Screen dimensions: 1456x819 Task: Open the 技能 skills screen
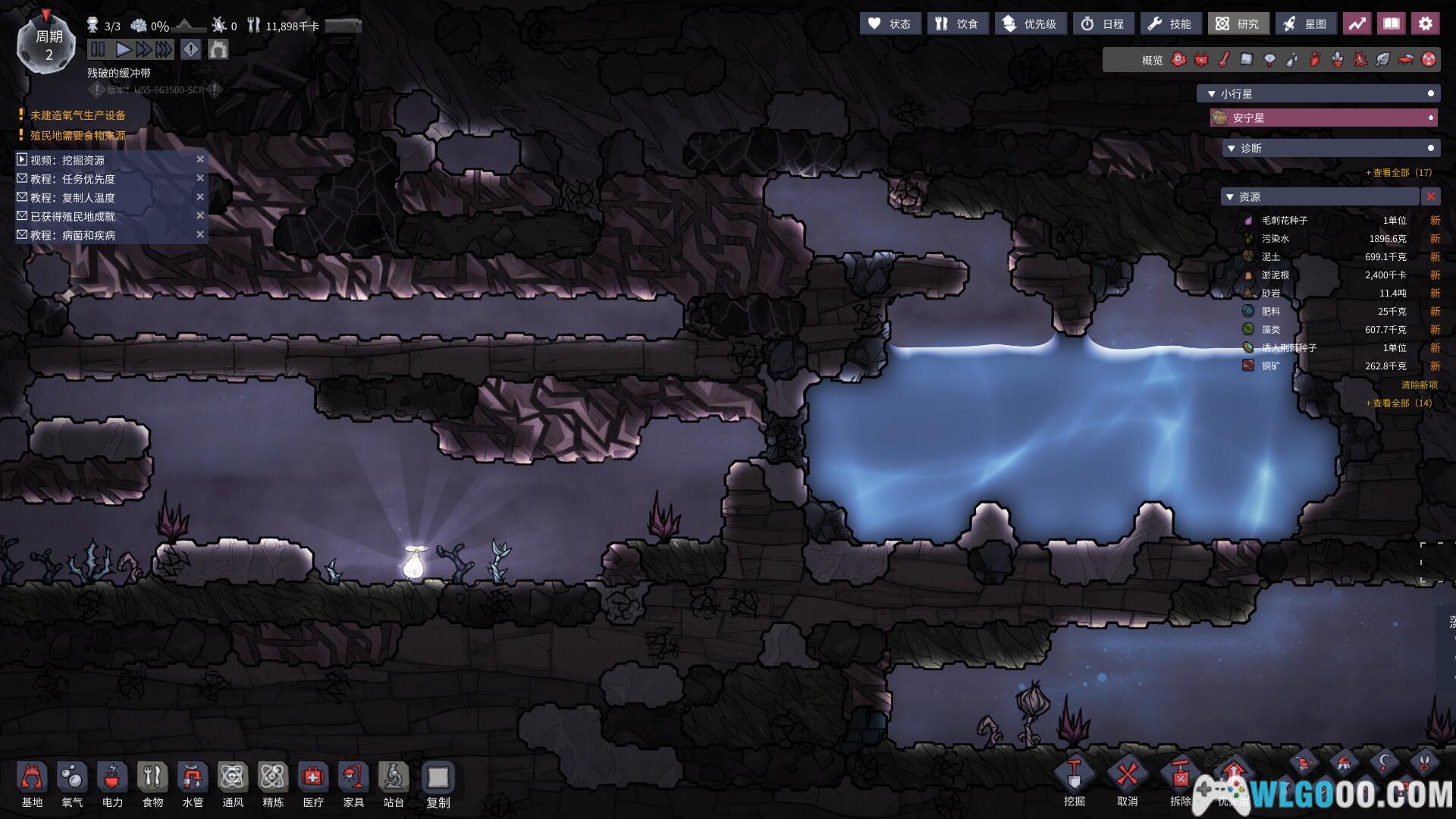point(1170,24)
